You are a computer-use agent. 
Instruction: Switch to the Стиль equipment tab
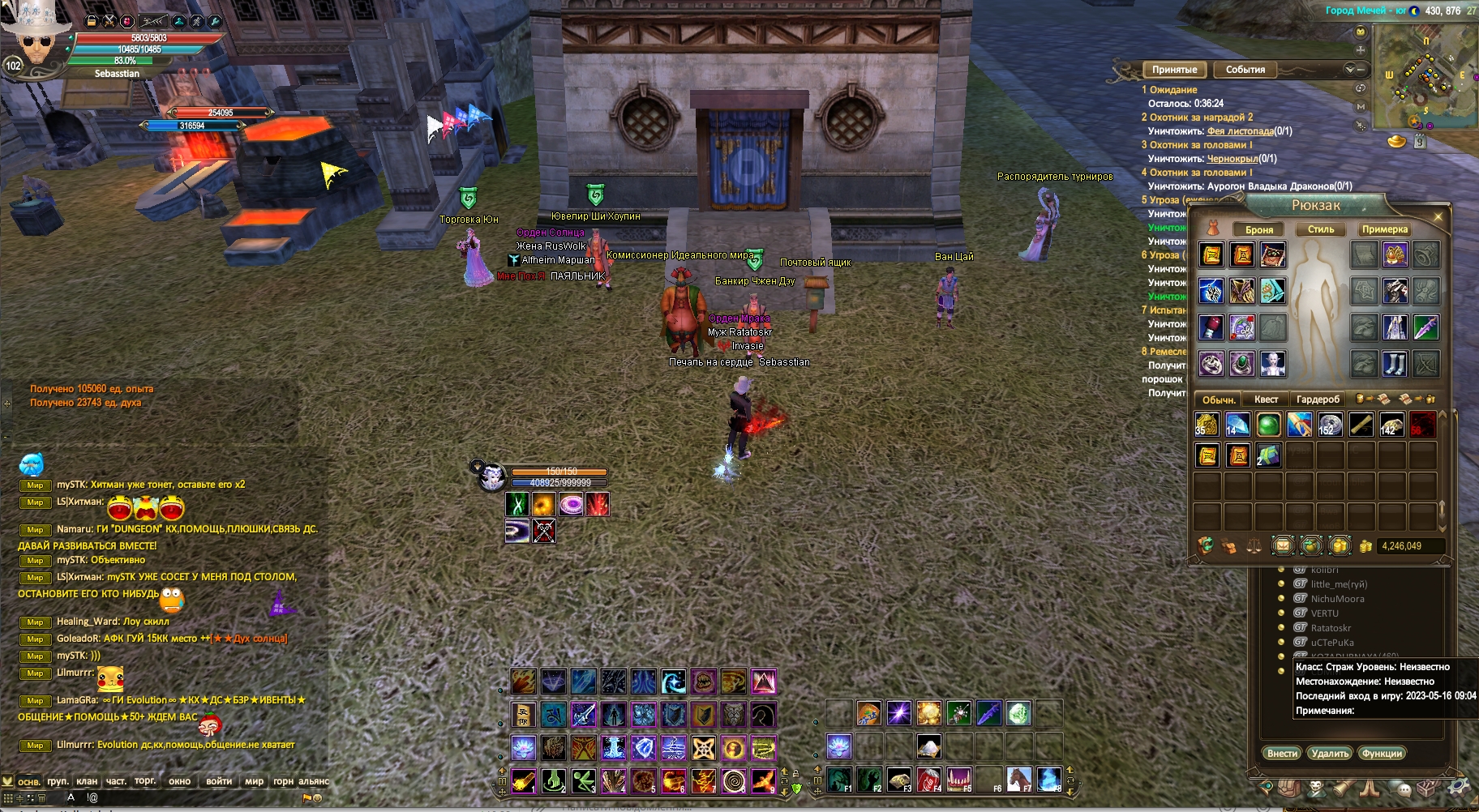[1321, 229]
